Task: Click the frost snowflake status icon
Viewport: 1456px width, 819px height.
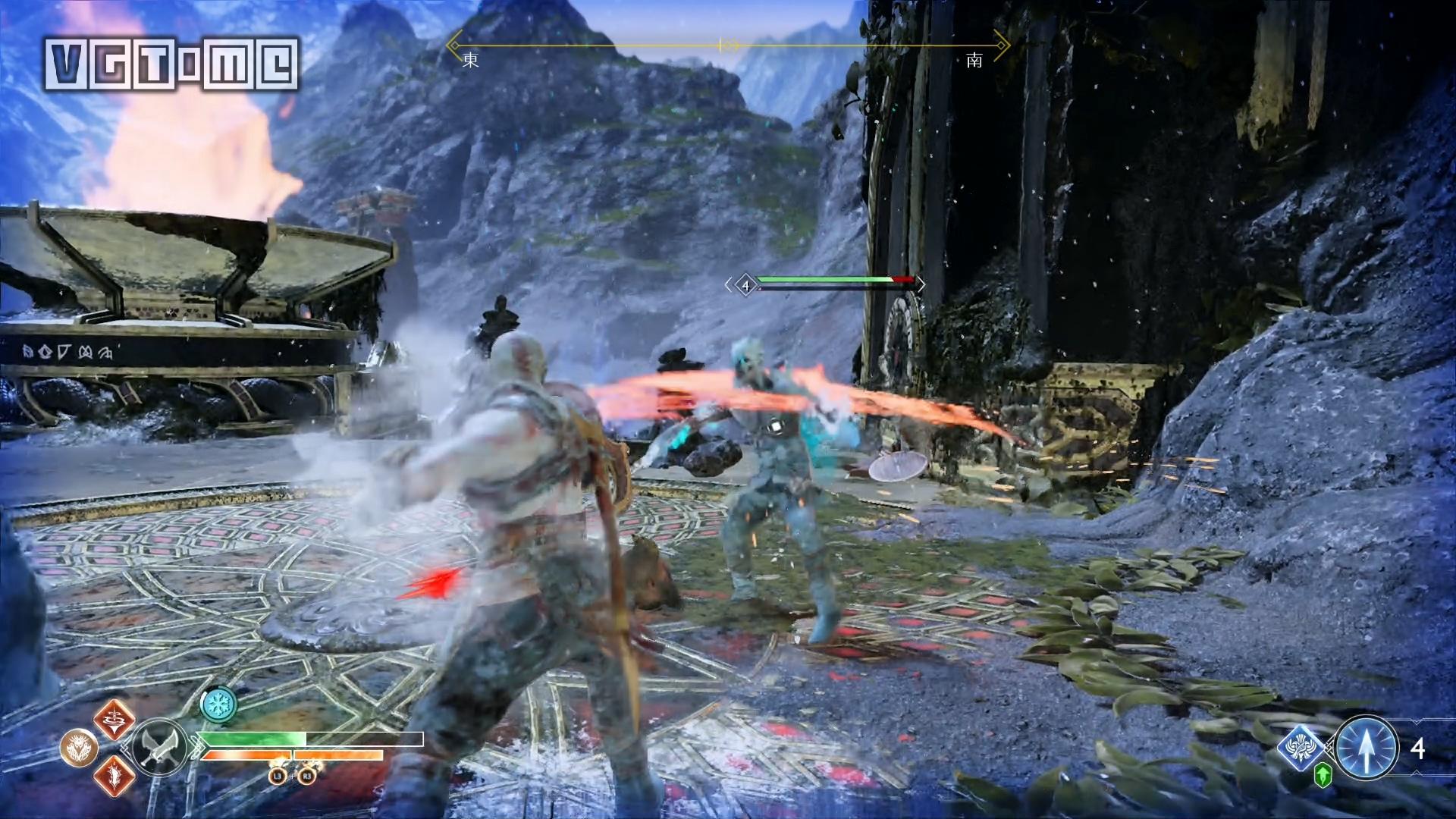Action: click(218, 704)
